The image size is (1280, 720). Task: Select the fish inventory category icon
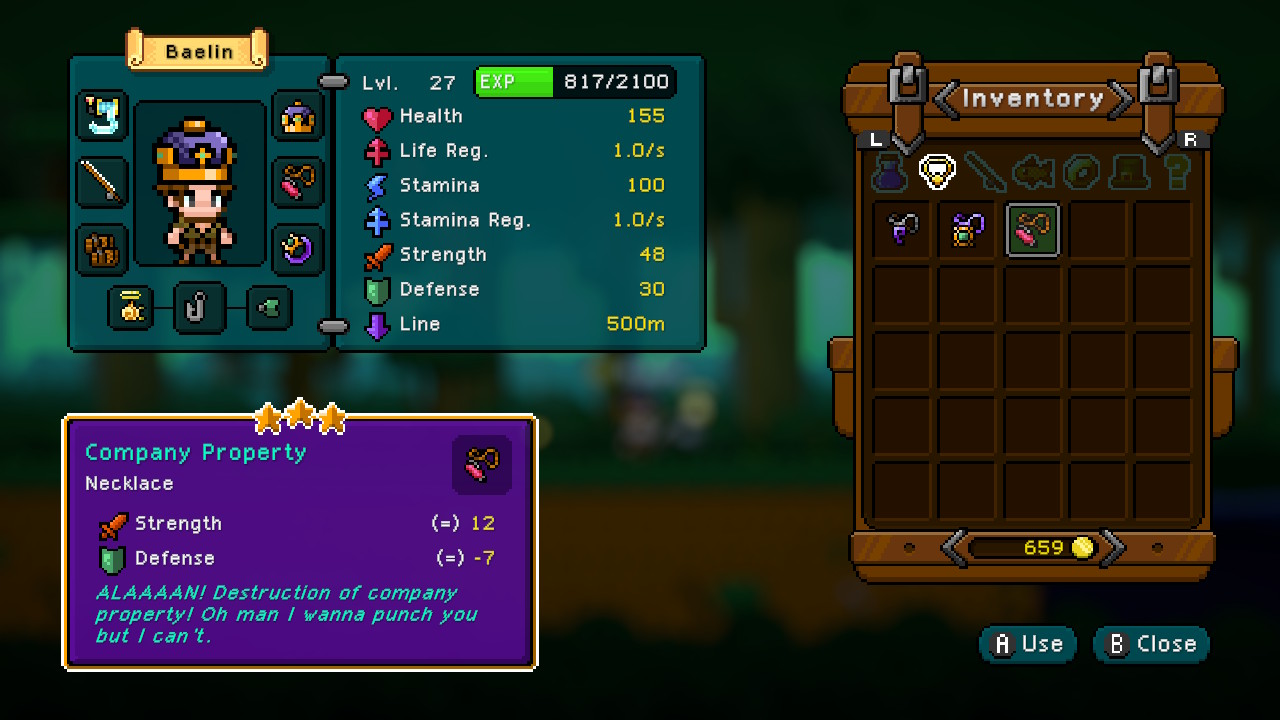click(1032, 171)
